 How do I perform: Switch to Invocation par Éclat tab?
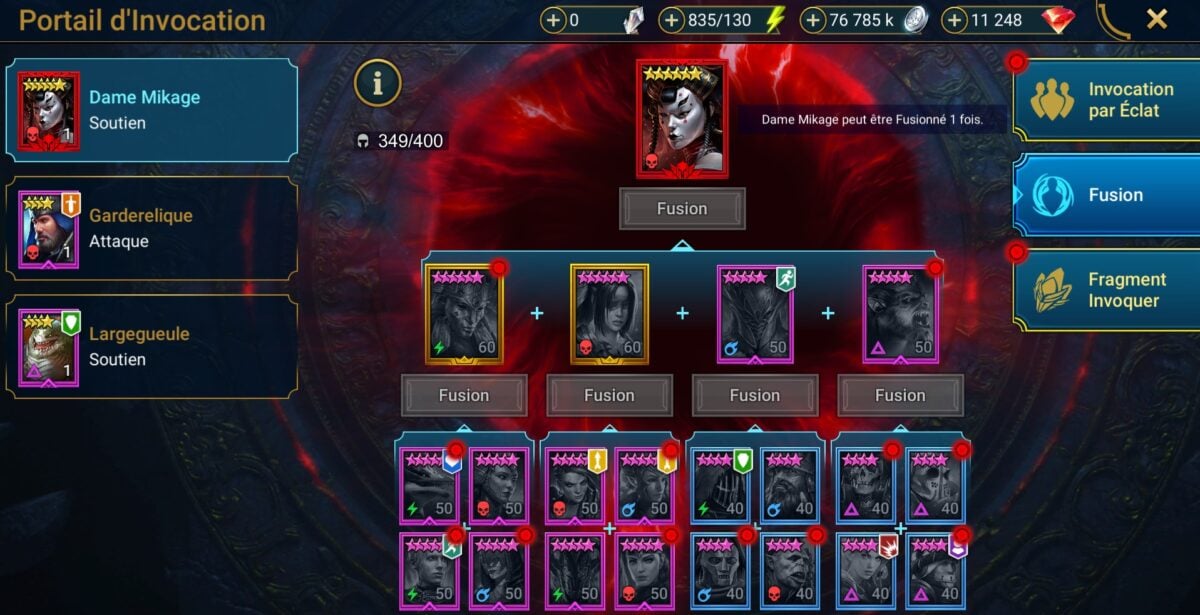pos(1108,100)
